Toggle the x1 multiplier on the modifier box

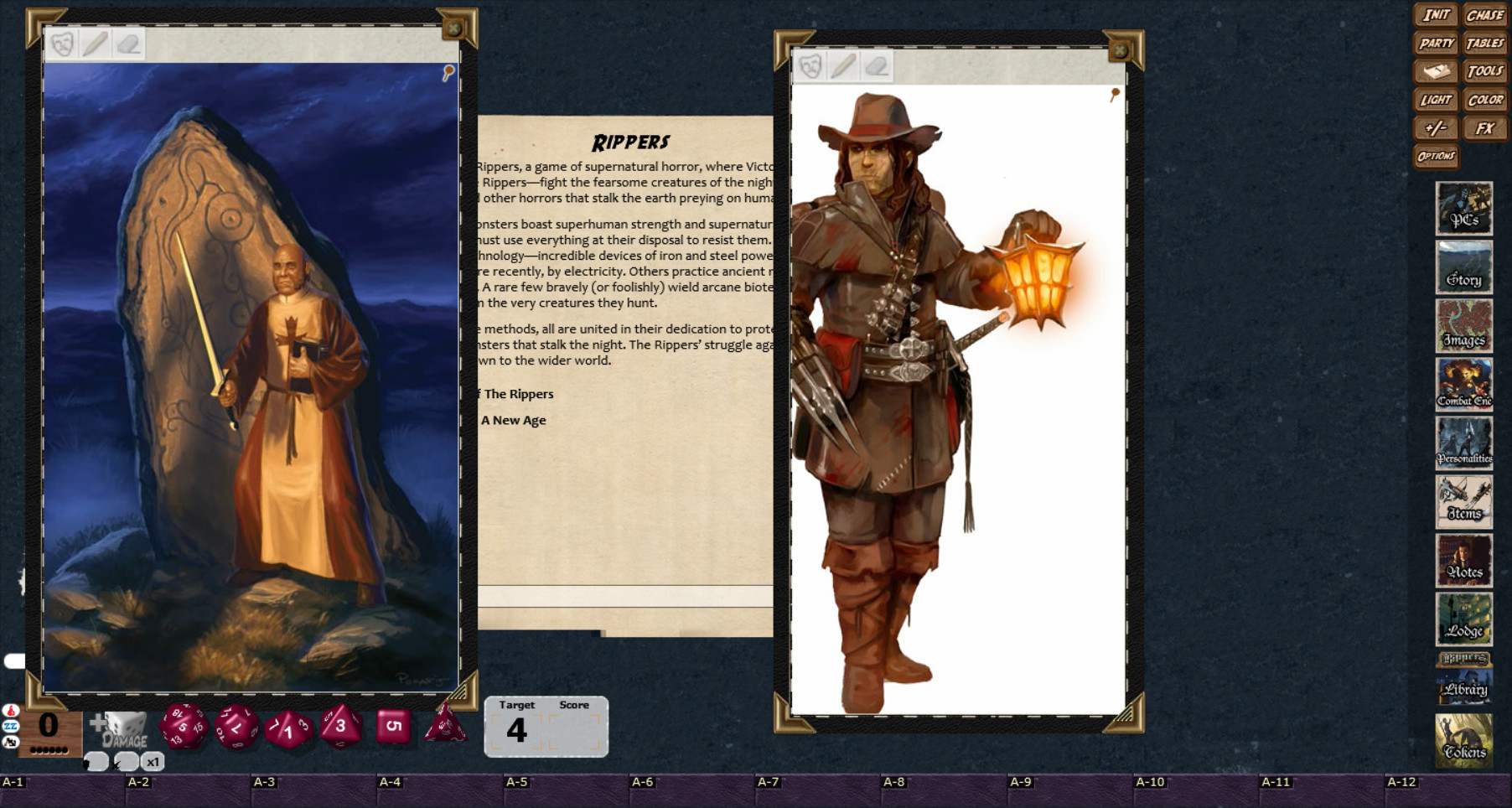click(x=152, y=761)
